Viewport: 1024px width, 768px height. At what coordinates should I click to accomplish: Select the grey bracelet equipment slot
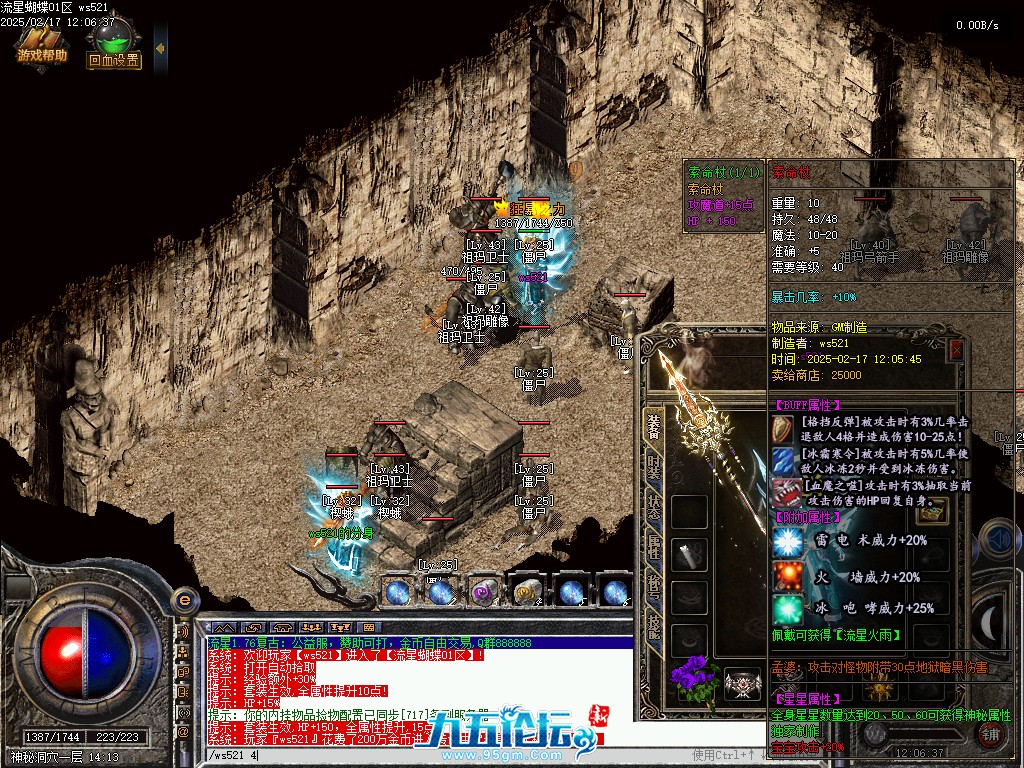689,553
